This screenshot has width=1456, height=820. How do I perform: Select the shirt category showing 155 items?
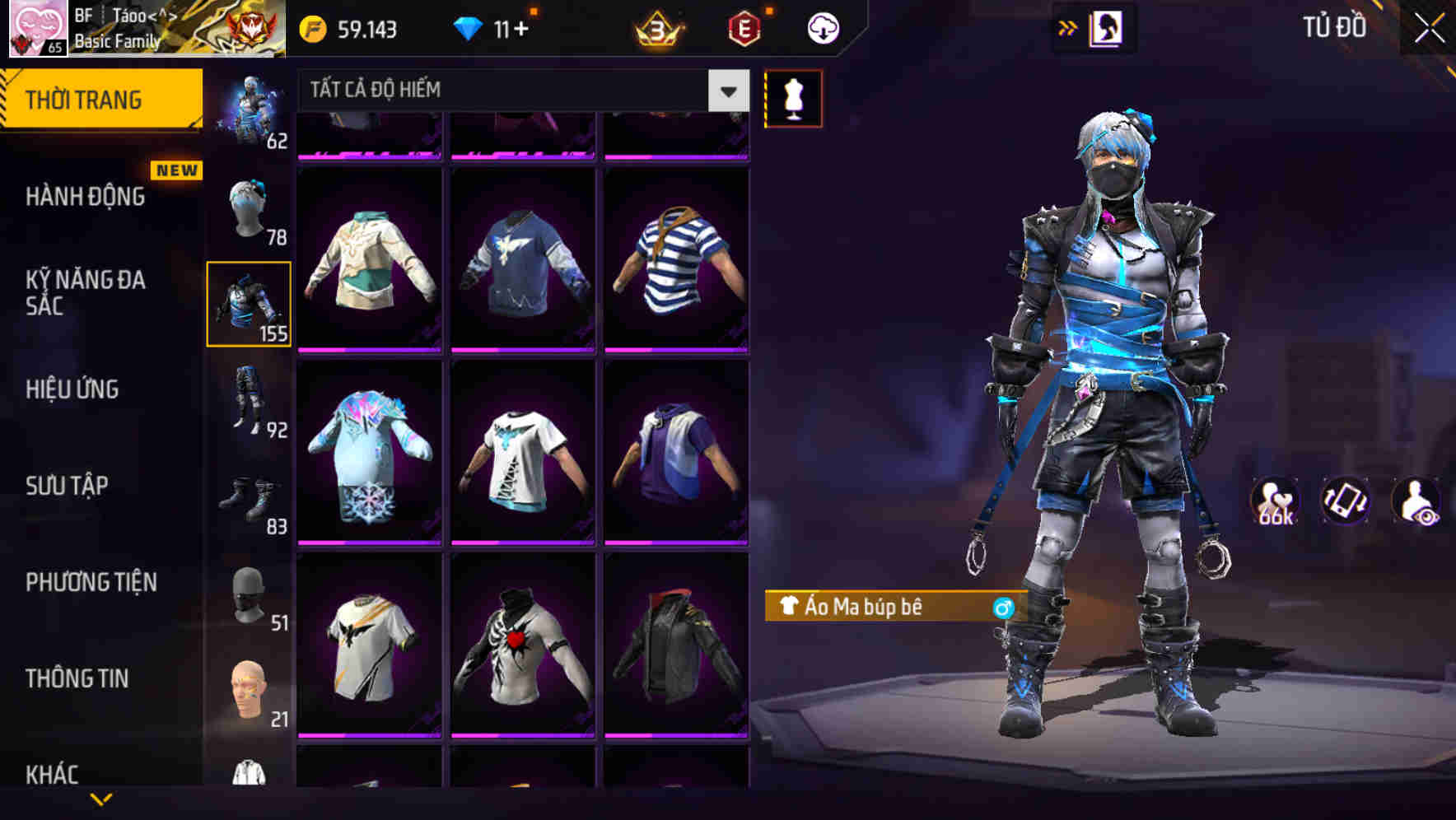pos(249,303)
